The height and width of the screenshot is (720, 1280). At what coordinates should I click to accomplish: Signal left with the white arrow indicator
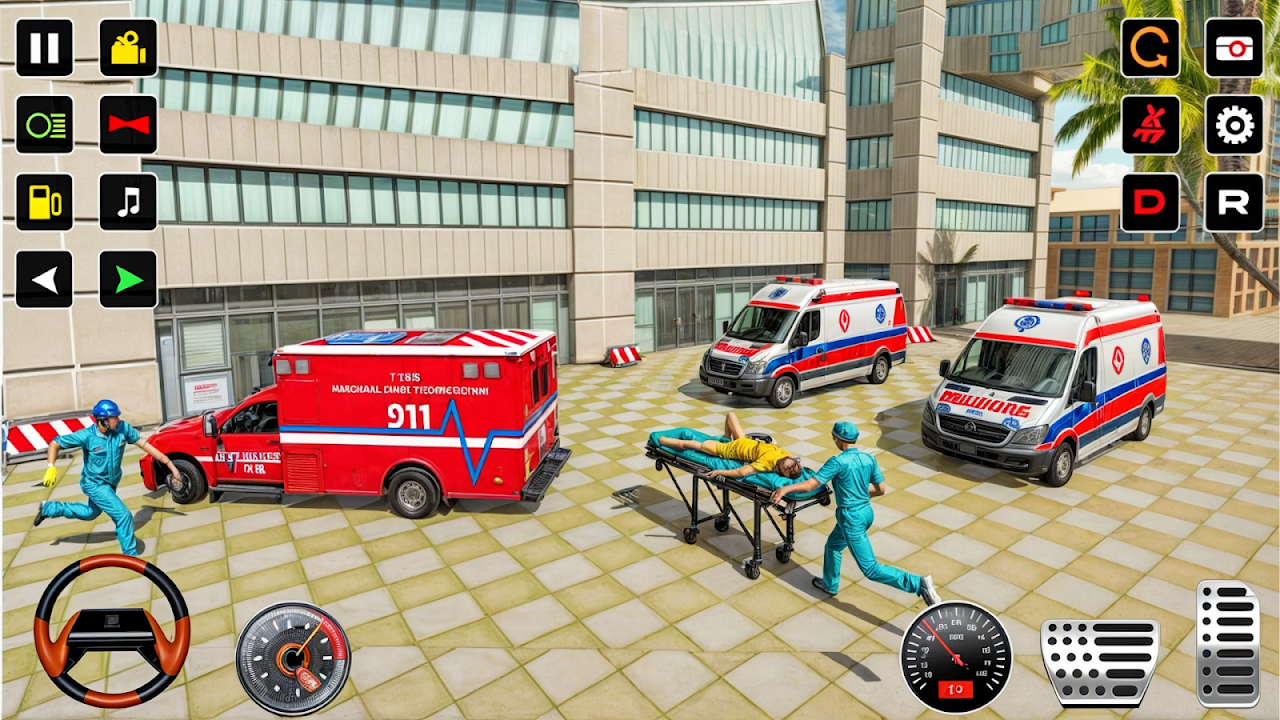pos(44,279)
